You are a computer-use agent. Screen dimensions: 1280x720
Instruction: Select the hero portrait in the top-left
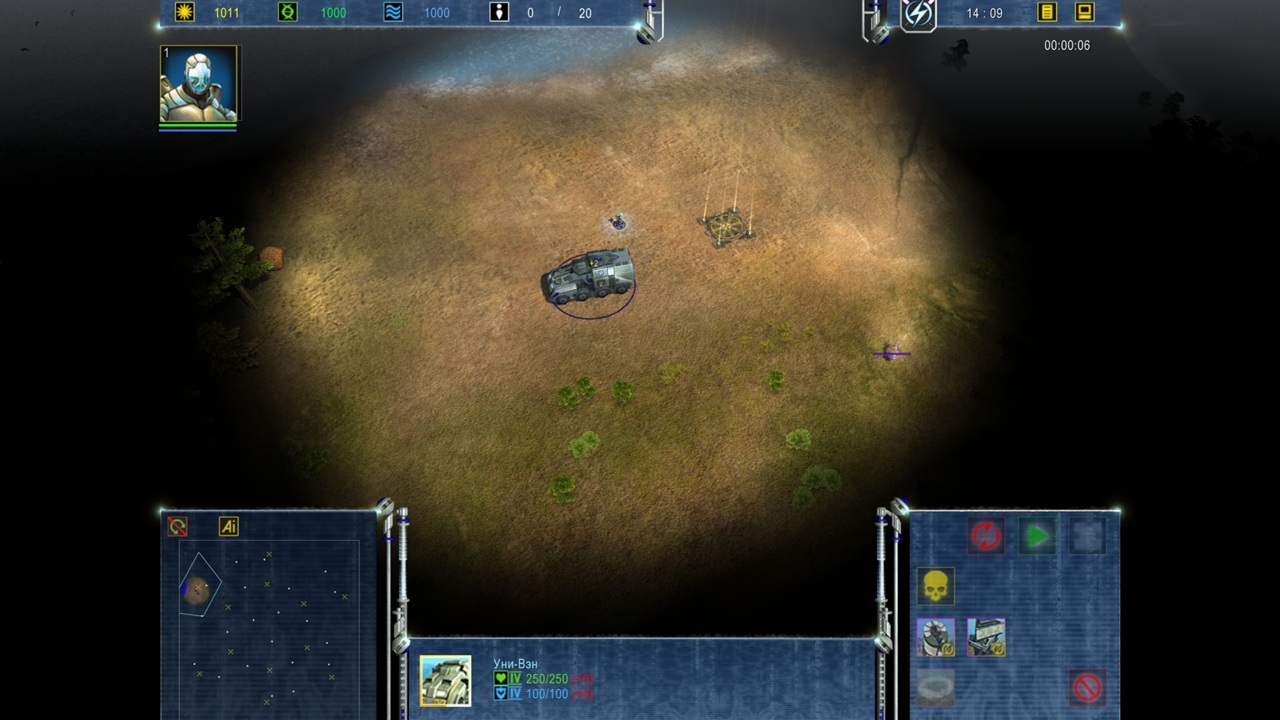pyautogui.click(x=199, y=84)
